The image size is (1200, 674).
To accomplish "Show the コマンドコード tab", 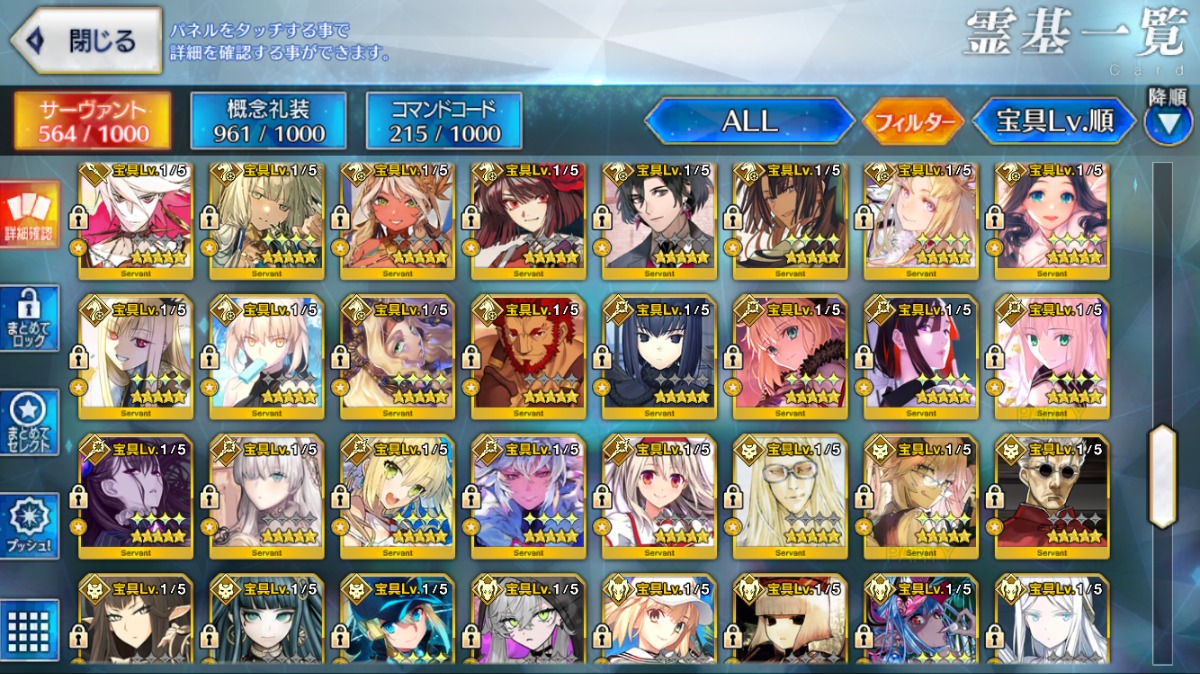I will coord(444,121).
